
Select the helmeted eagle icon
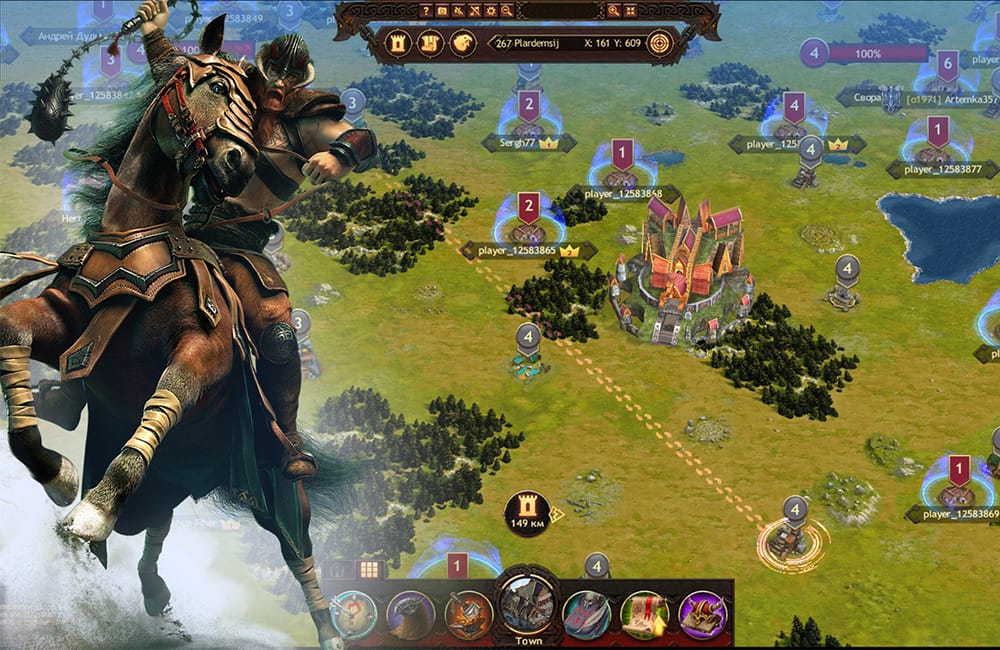410,614
